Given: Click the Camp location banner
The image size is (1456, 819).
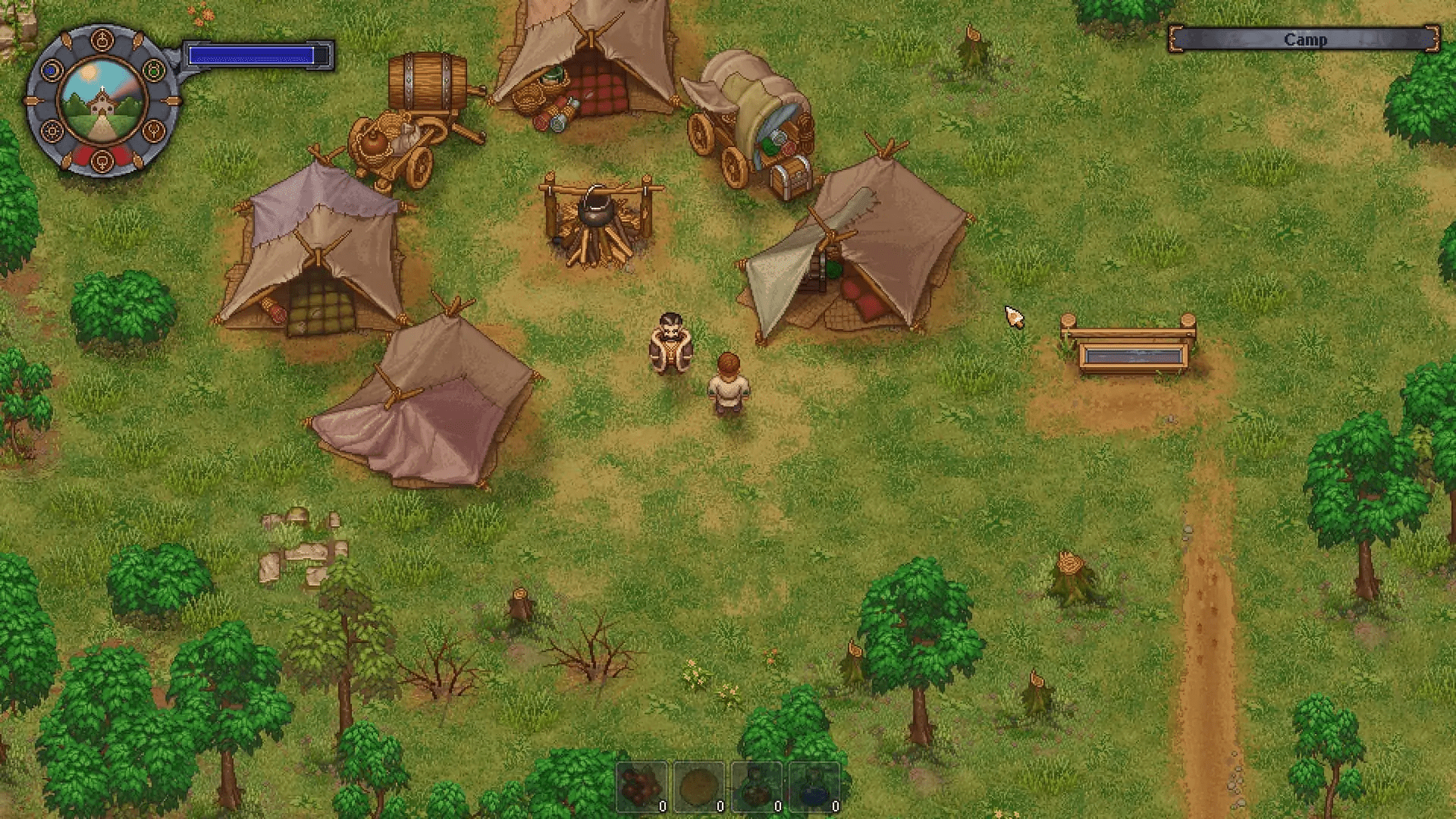Looking at the screenshot, I should (1306, 39).
